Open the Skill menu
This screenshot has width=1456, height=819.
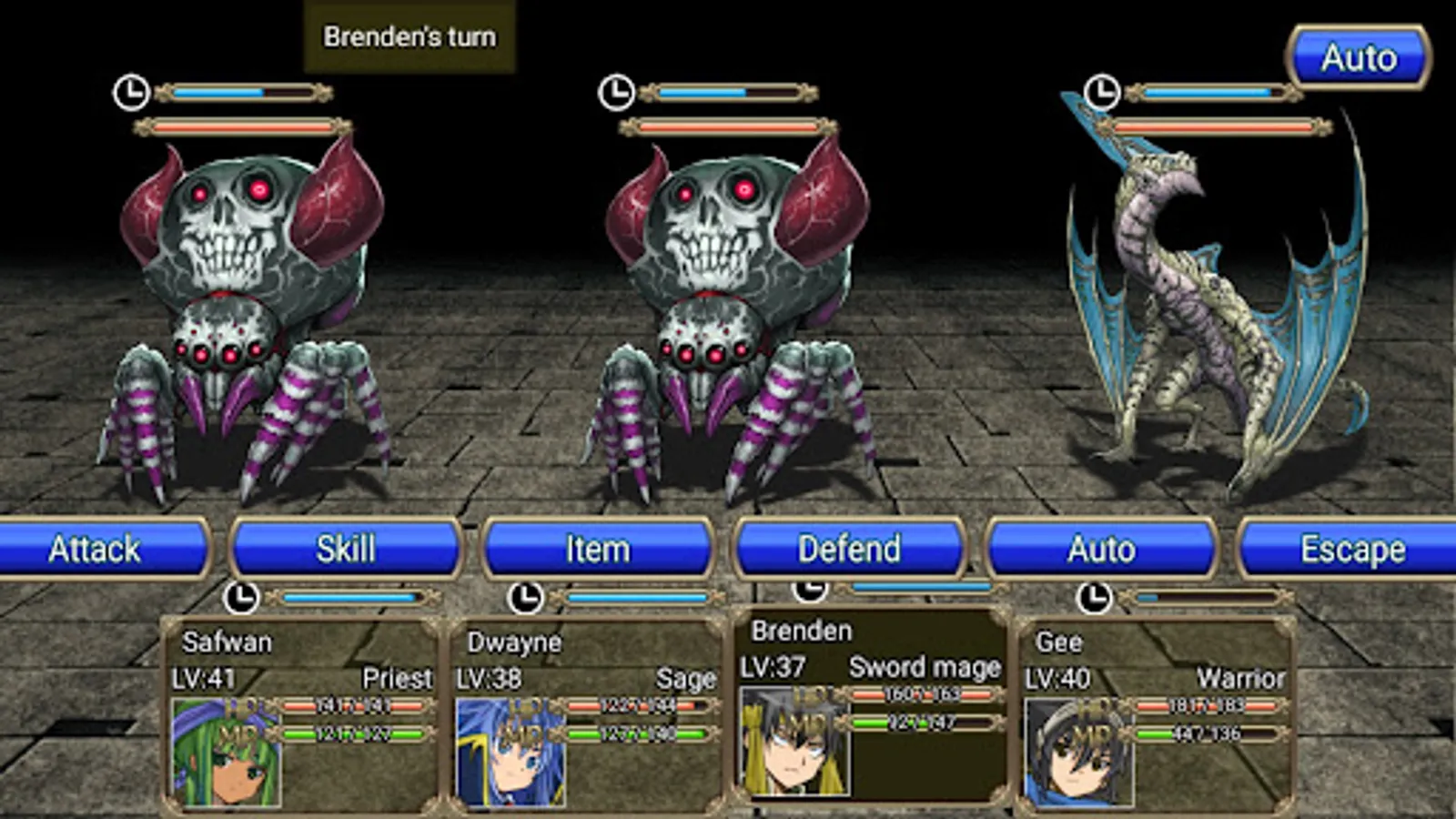[x=346, y=549]
